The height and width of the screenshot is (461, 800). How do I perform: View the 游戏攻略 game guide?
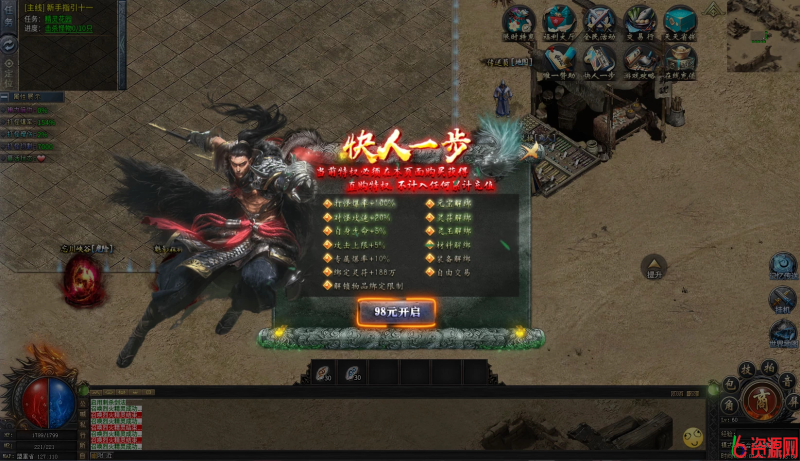[639, 60]
